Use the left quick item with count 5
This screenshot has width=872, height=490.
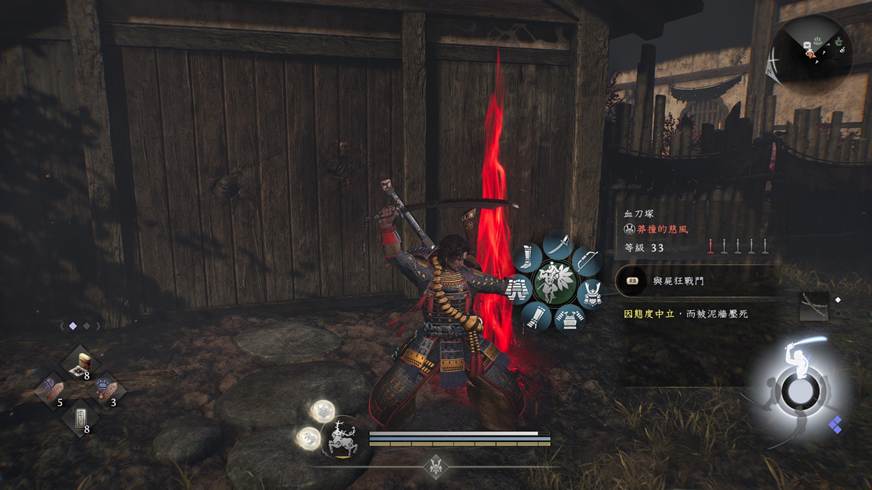[50, 390]
